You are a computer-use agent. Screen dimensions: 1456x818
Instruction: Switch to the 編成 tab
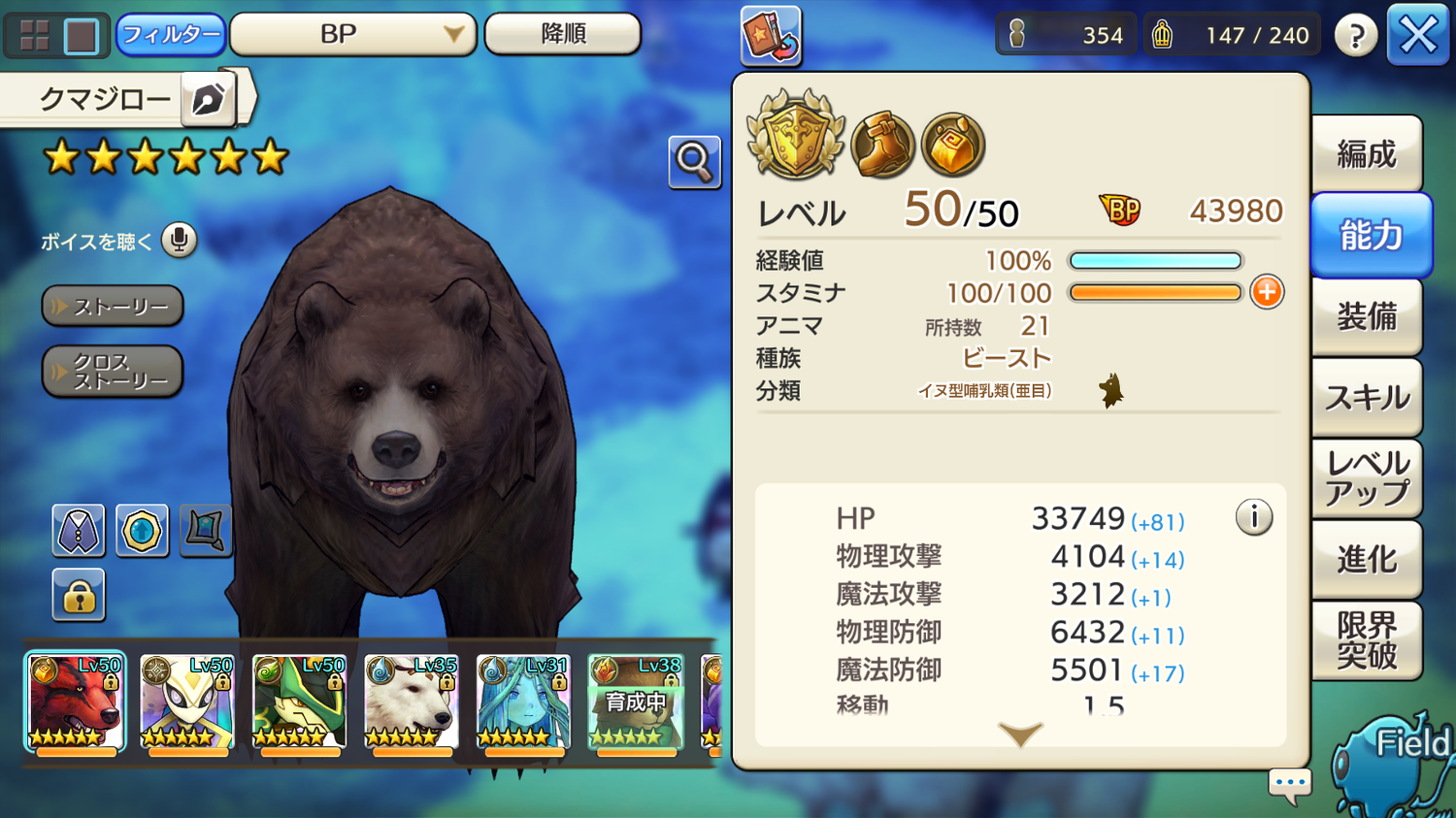[x=1366, y=154]
